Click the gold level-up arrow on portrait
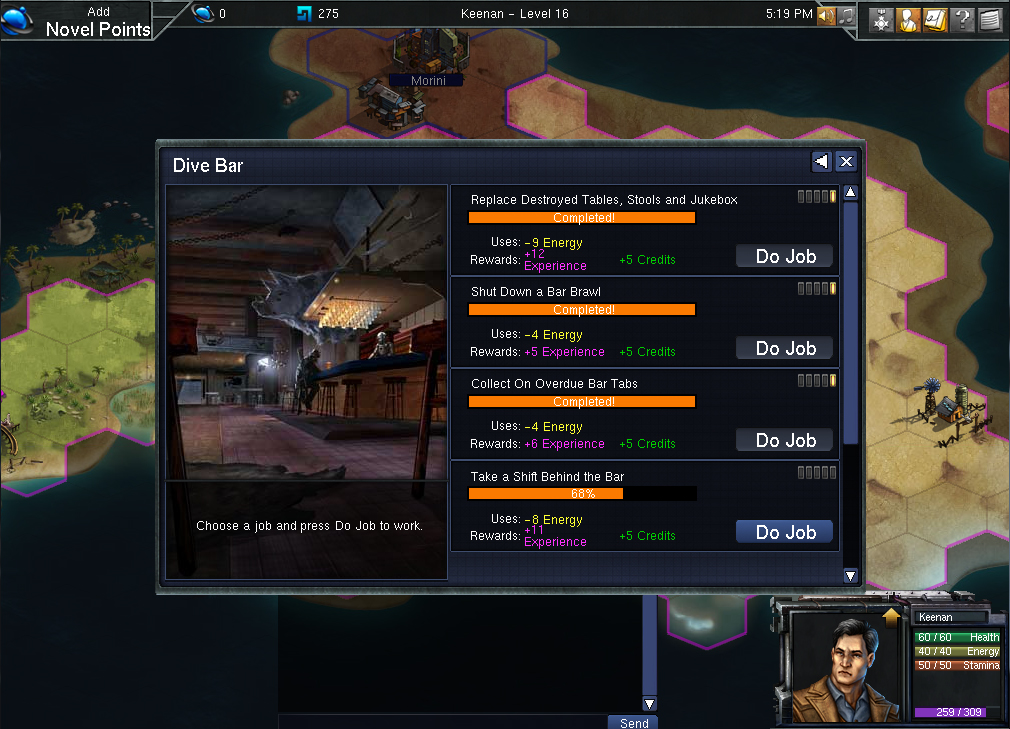 point(892,617)
